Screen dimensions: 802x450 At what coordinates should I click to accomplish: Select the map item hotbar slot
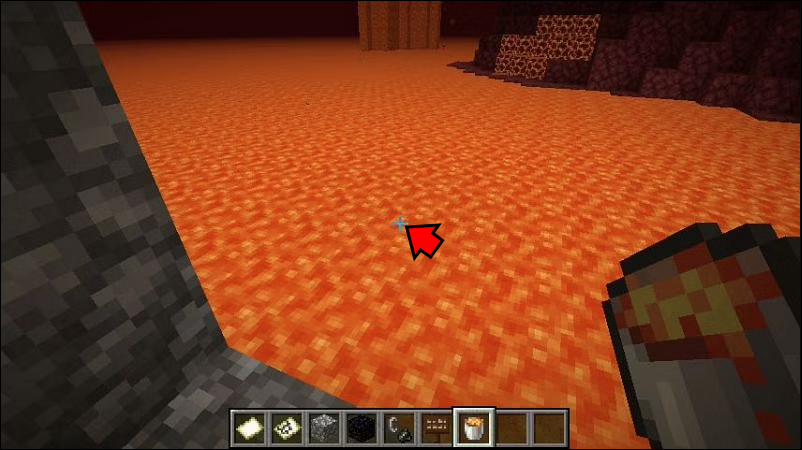284,427
